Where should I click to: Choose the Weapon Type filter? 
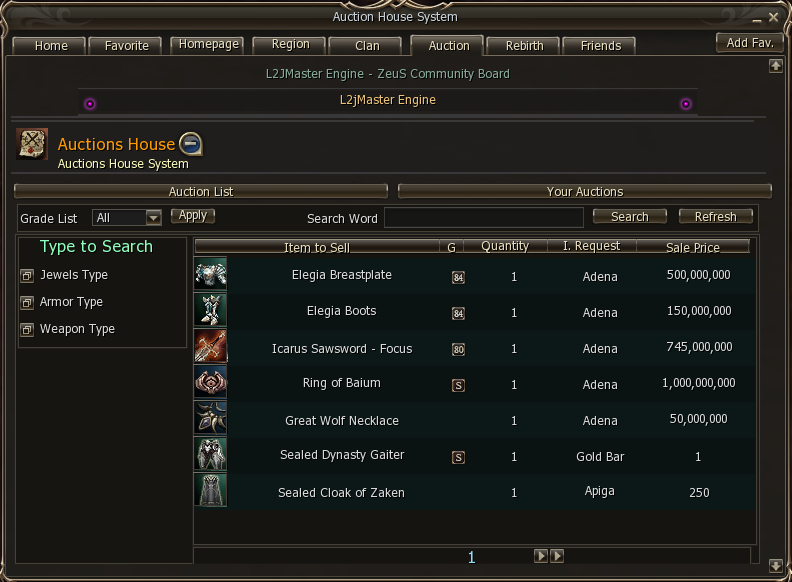tap(77, 329)
